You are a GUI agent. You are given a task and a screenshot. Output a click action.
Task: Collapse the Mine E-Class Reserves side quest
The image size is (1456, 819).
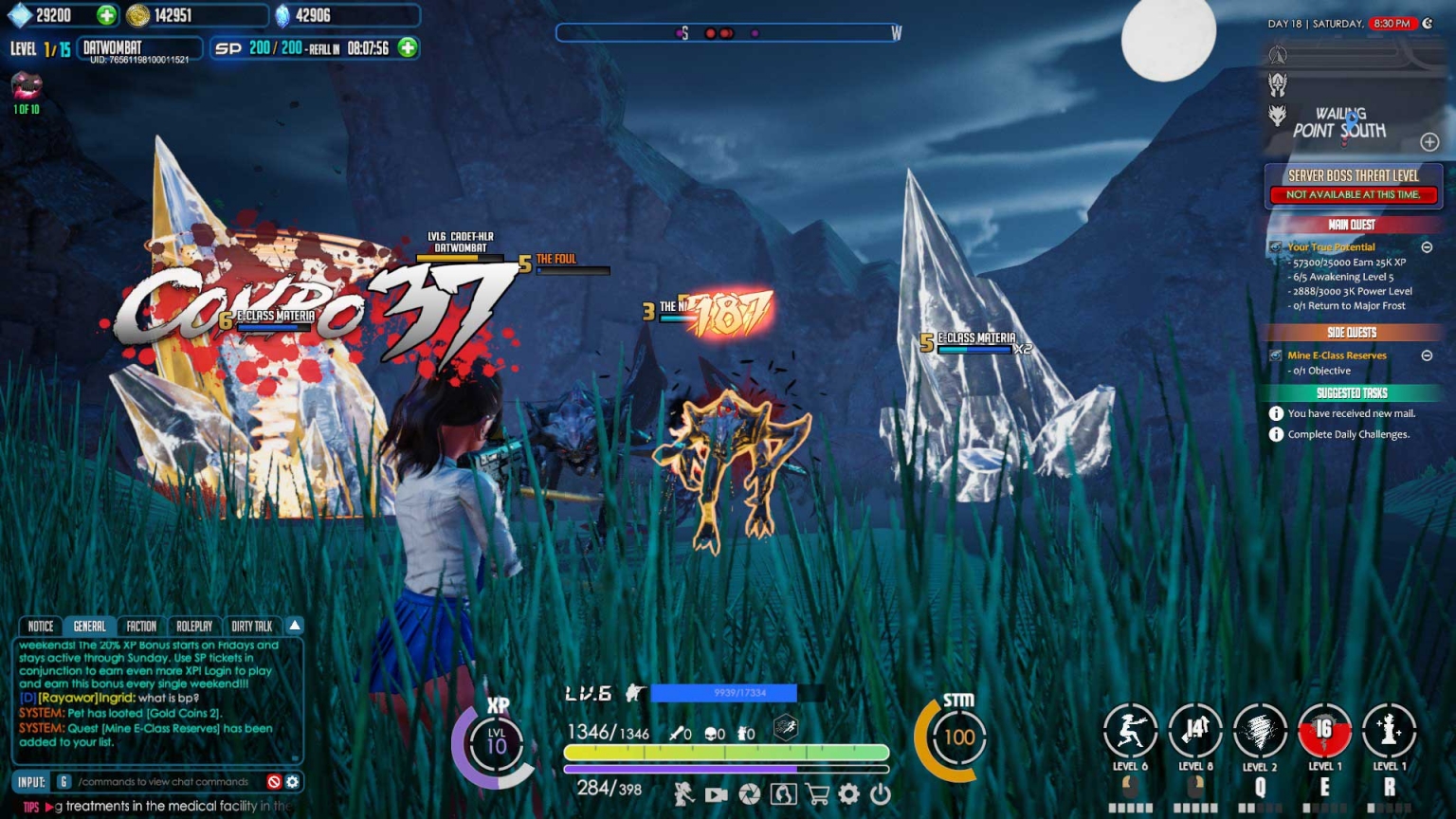point(1427,355)
